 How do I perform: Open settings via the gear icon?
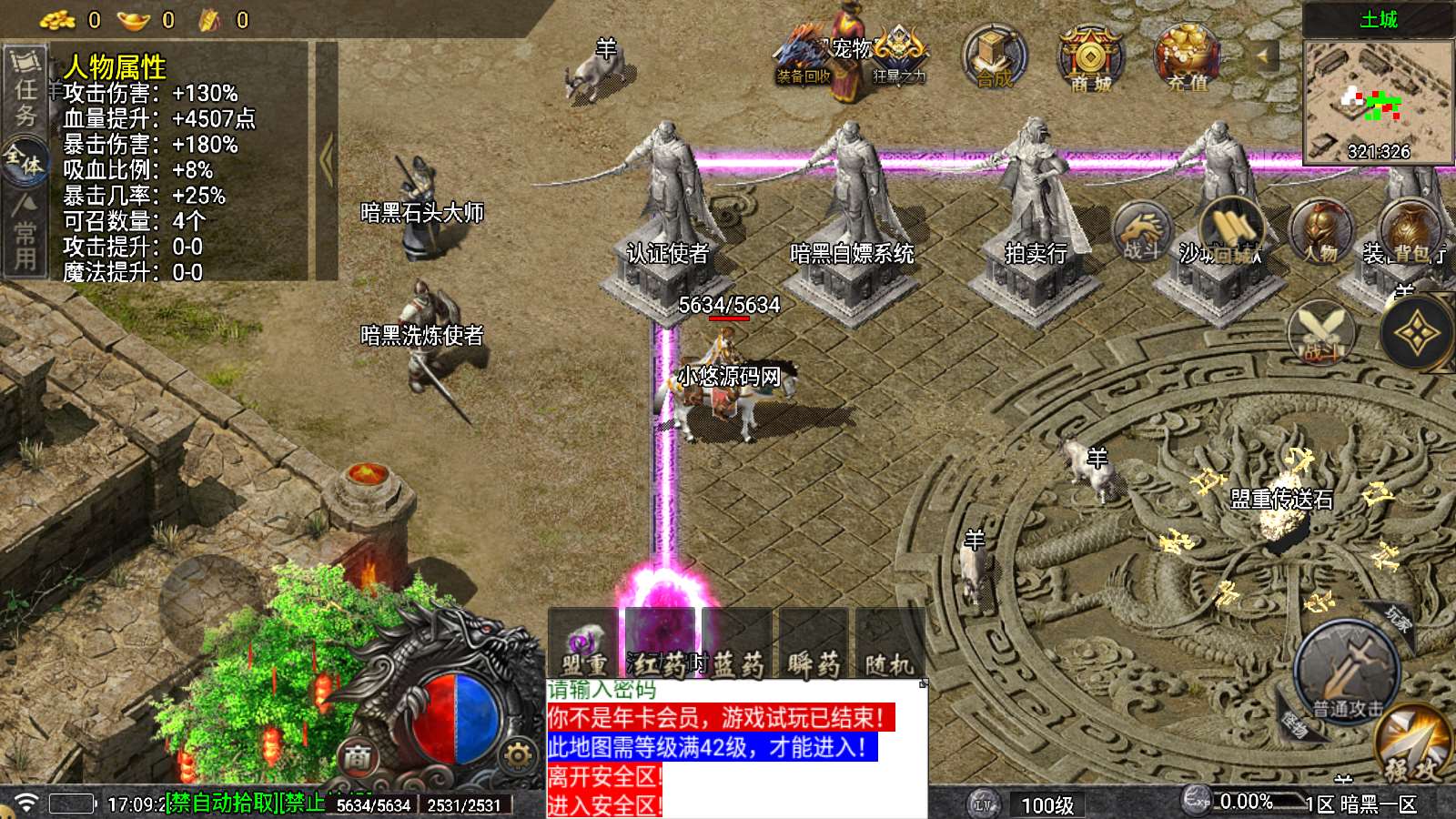tap(517, 754)
